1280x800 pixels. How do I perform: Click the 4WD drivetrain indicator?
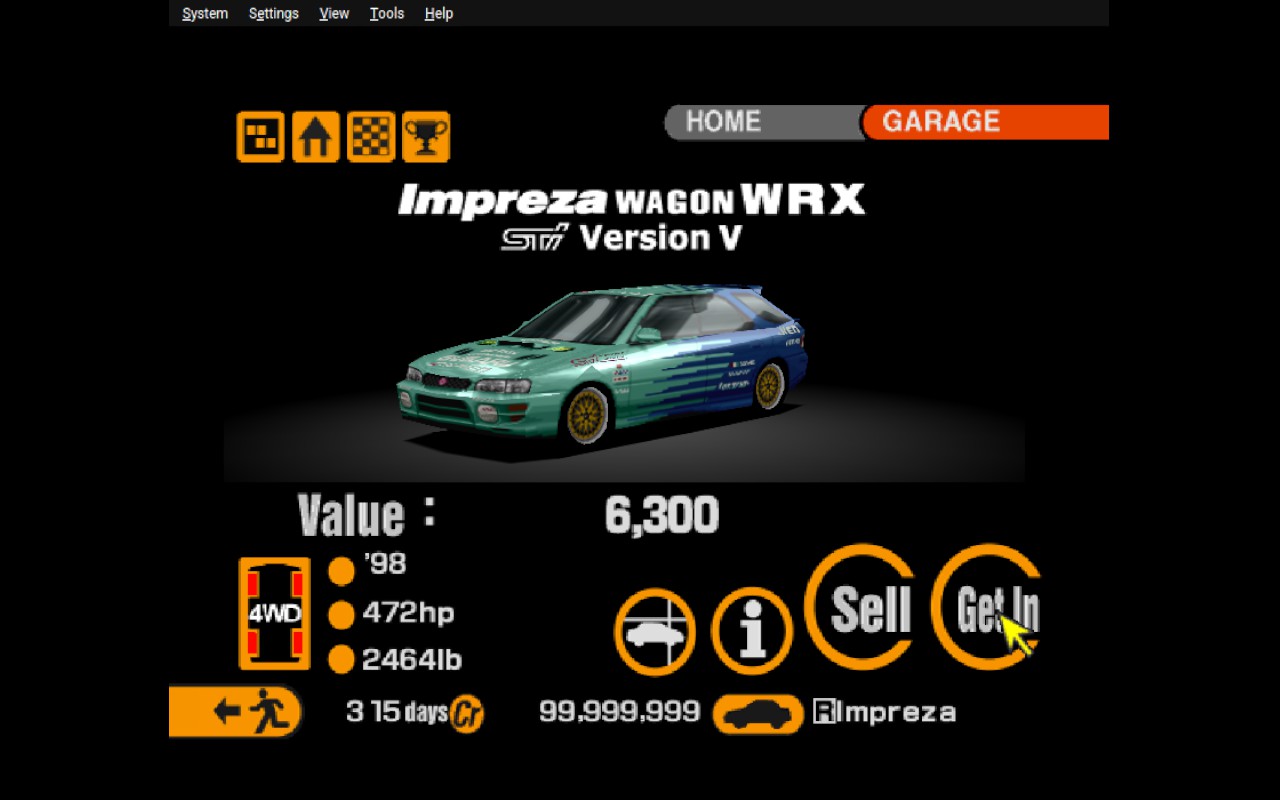click(275, 612)
